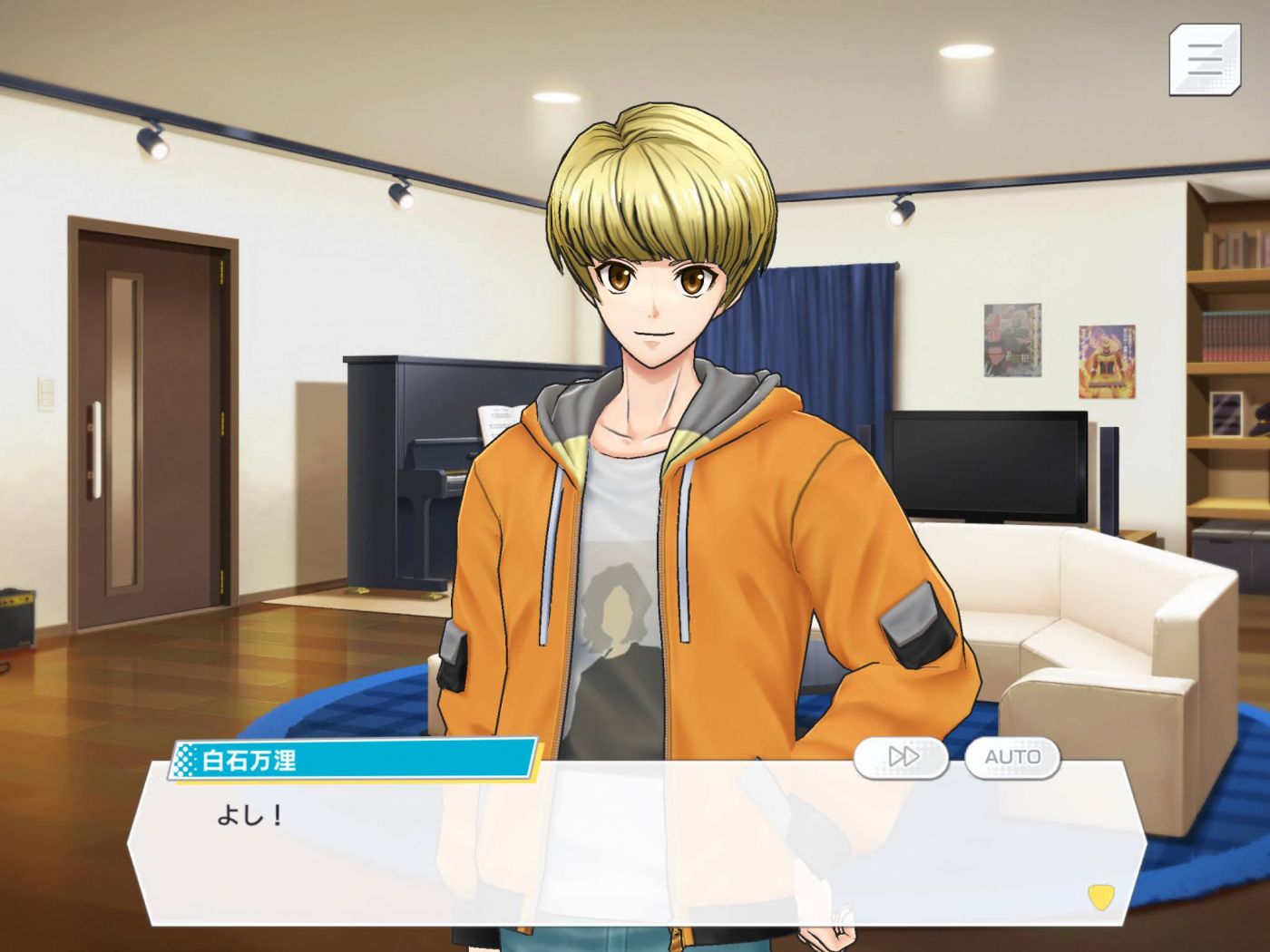Fast-forward the story dialogue
1270x952 pixels.
901,756
